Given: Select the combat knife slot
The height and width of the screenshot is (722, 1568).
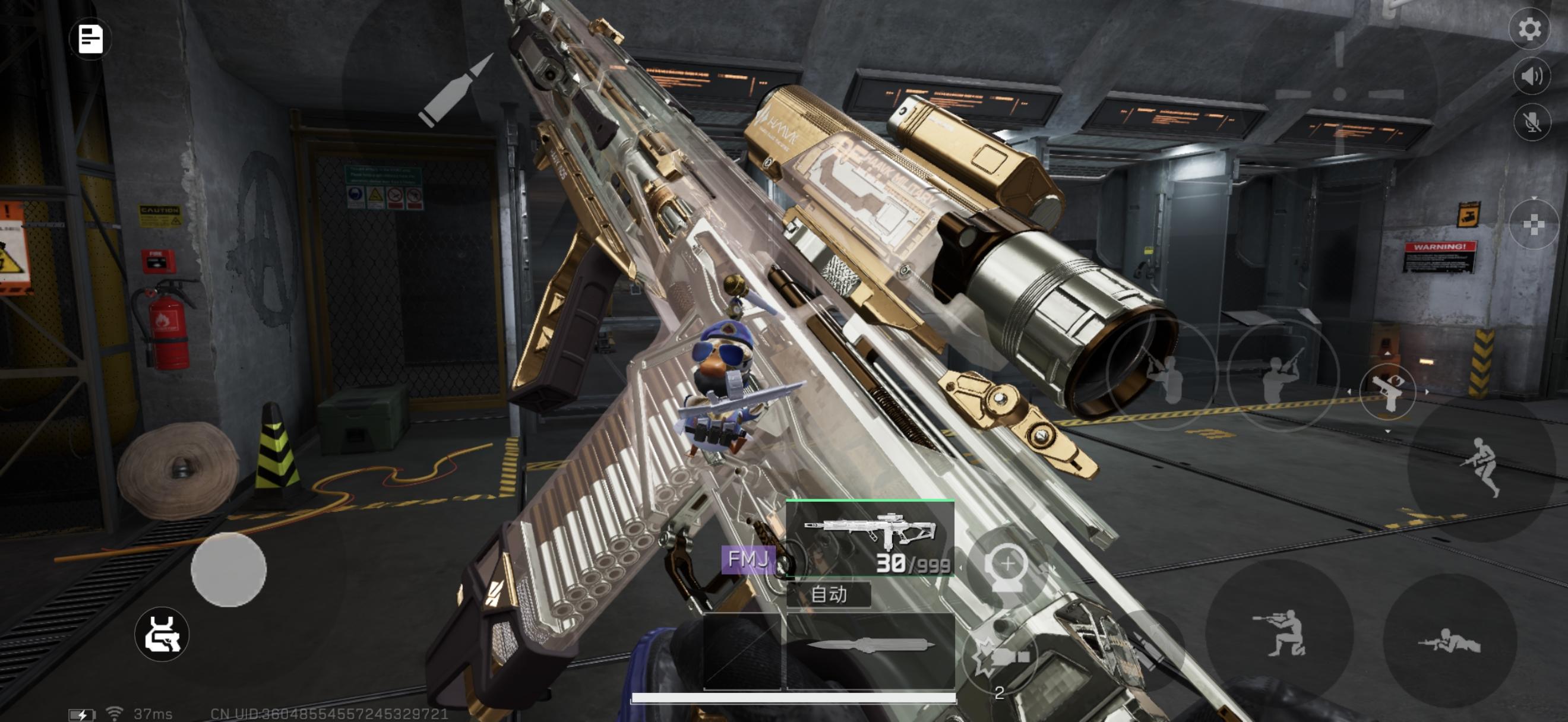Looking at the screenshot, I should pos(870,647).
